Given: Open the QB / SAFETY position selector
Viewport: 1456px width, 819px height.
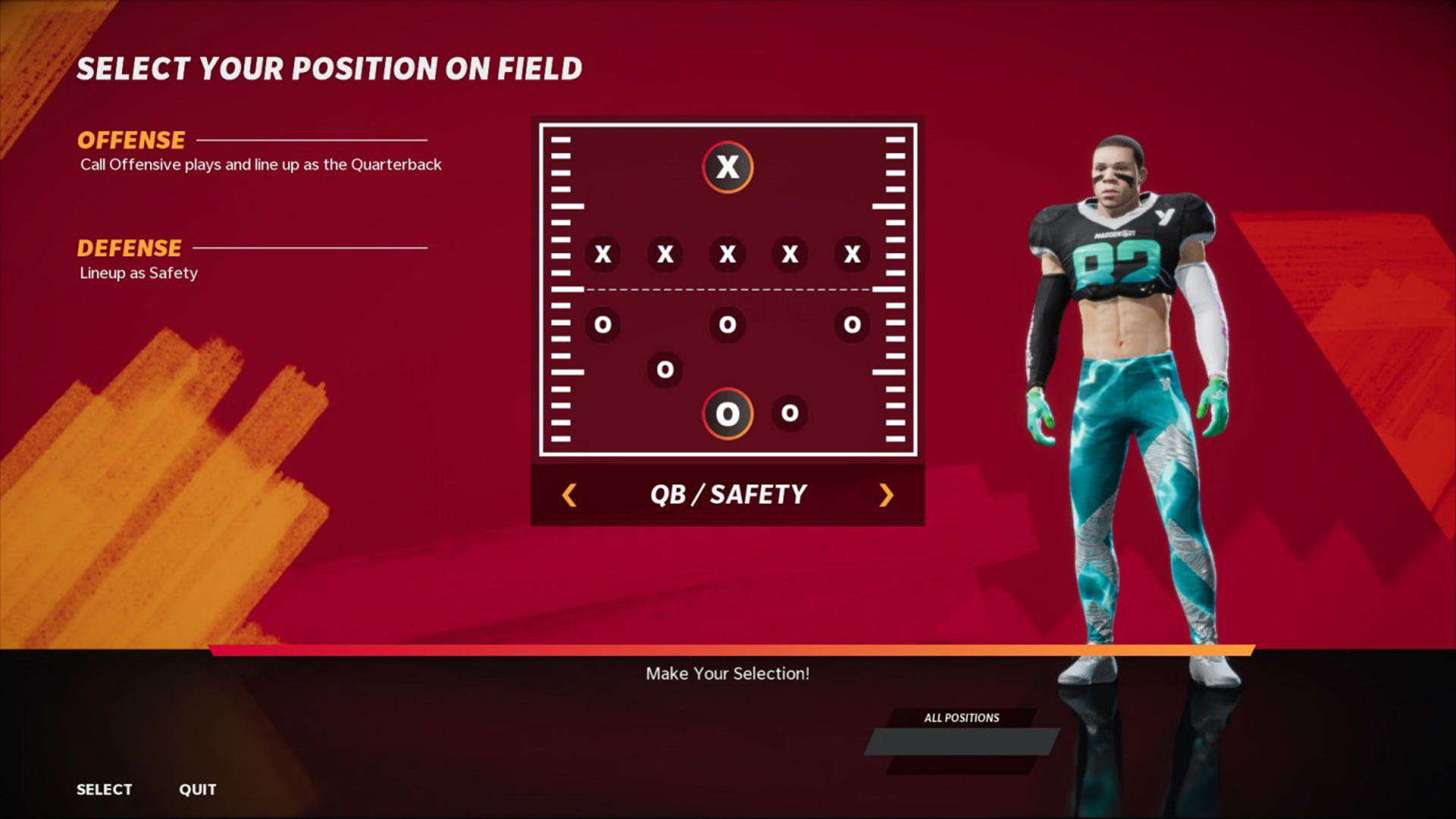Looking at the screenshot, I should point(726,494).
